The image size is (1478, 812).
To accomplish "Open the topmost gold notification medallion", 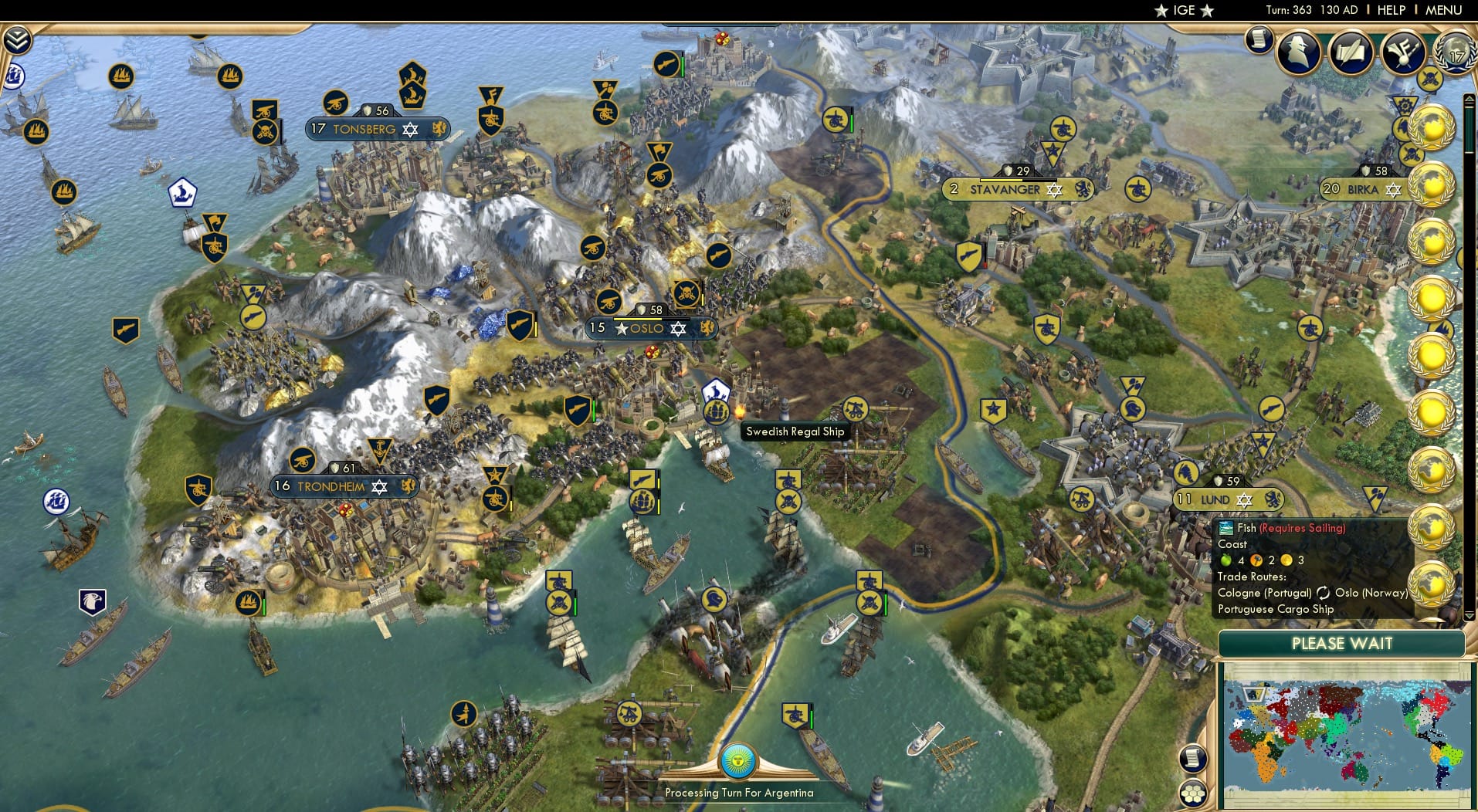I will [x=1432, y=127].
